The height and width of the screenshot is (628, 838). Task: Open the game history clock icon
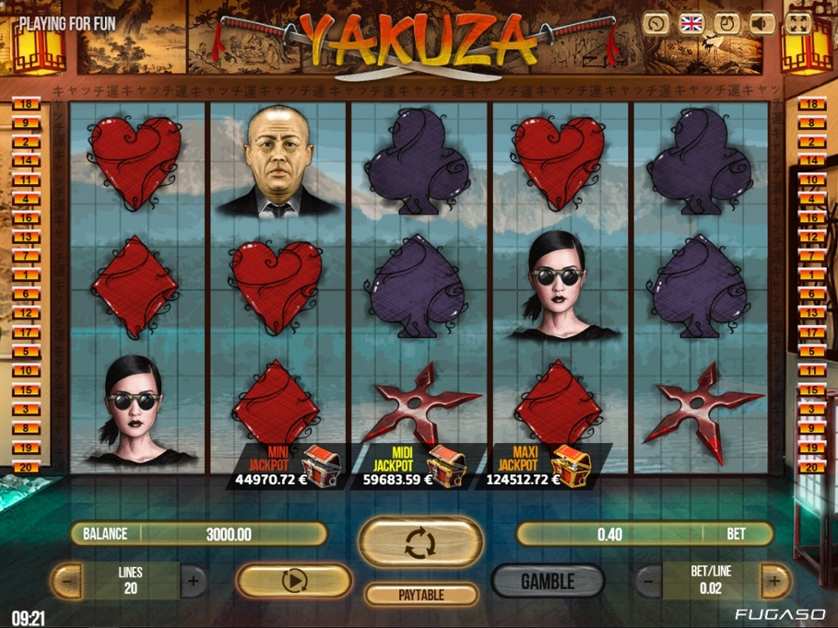coord(656,24)
